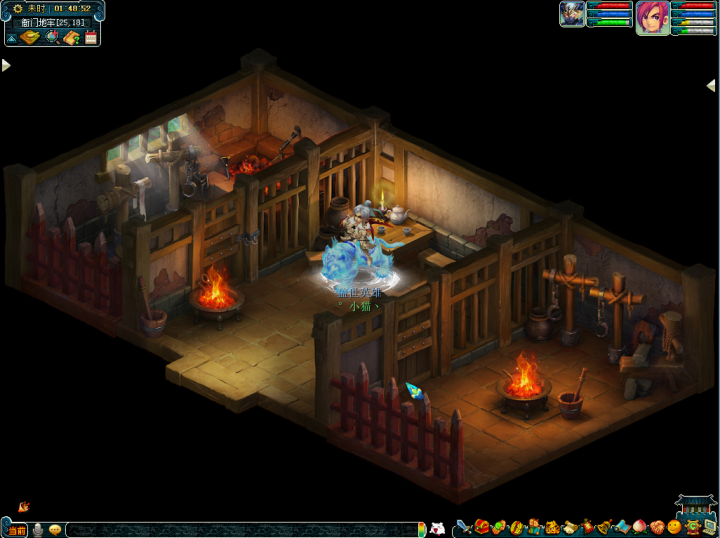Click the chat text input bar
The width and height of the screenshot is (720, 538).
click(240, 529)
